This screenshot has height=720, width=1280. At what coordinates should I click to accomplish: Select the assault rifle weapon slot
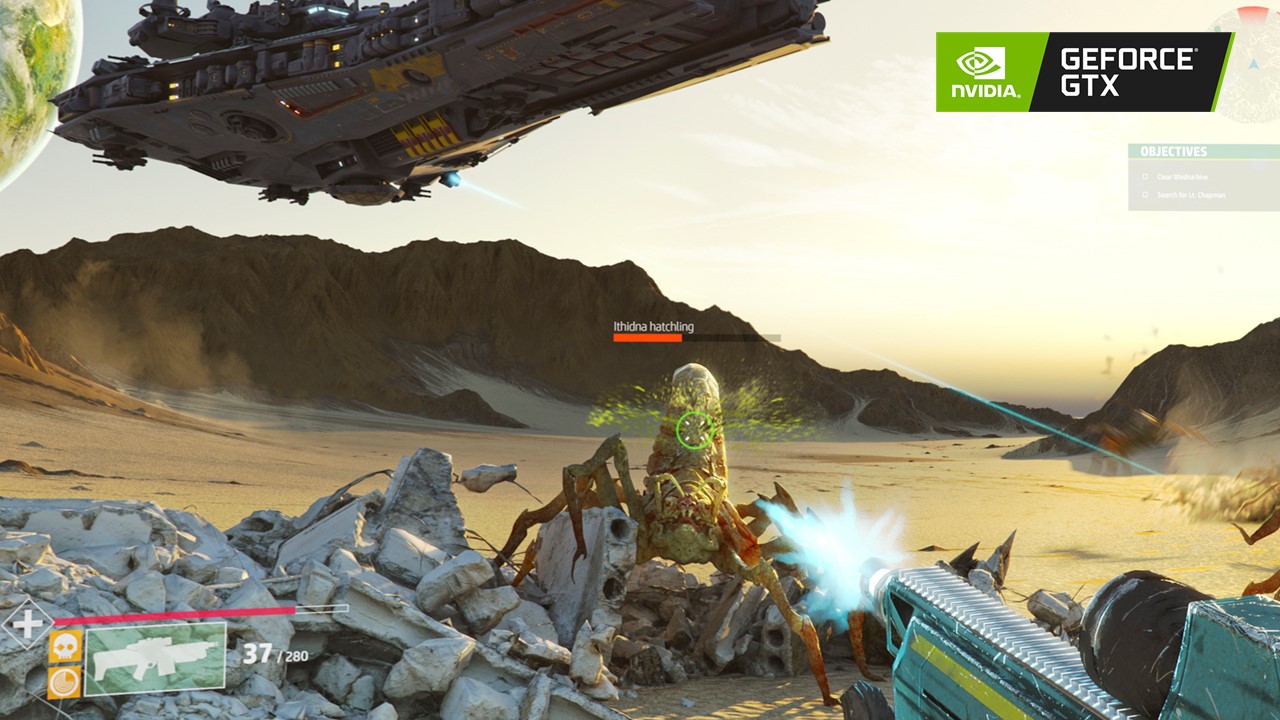click(155, 658)
